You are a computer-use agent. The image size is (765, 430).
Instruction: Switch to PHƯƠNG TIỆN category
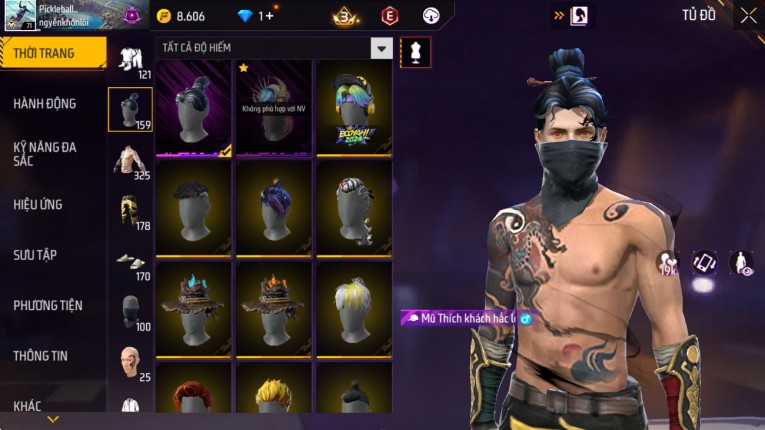coord(48,305)
